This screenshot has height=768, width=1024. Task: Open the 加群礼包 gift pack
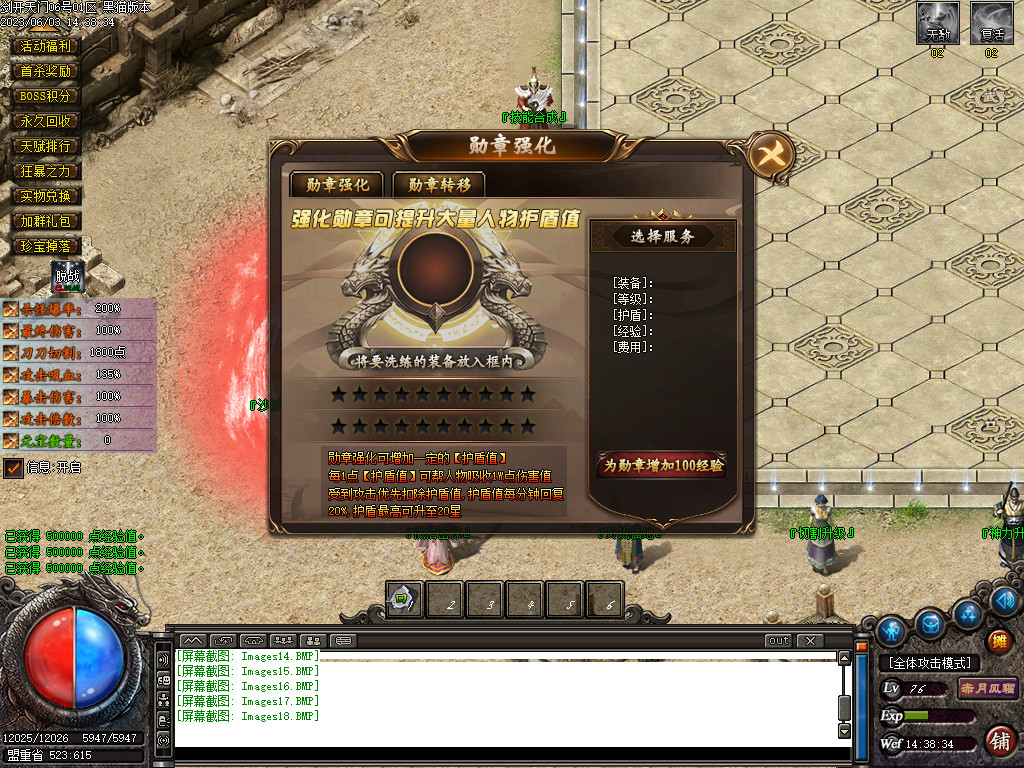(x=46, y=221)
